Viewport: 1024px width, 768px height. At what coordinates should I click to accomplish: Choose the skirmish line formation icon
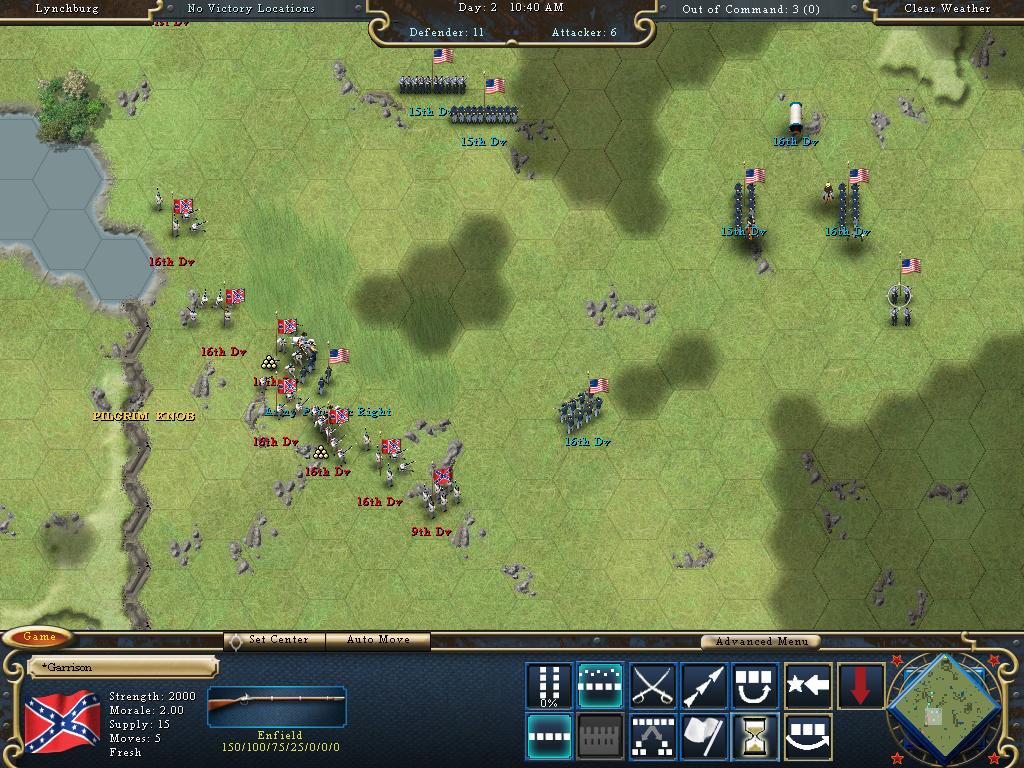pyautogui.click(x=600, y=686)
